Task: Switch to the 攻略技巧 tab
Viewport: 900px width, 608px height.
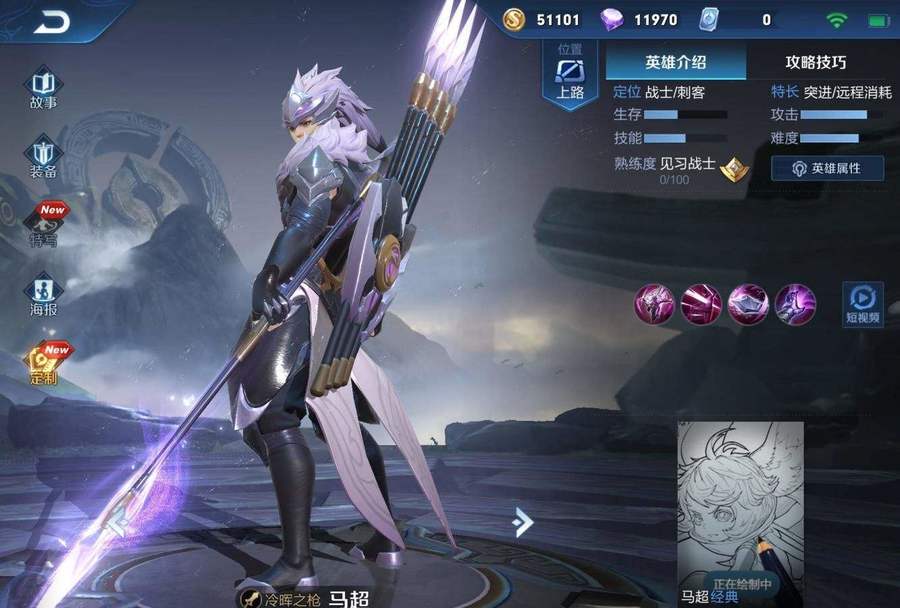Action: (816, 62)
